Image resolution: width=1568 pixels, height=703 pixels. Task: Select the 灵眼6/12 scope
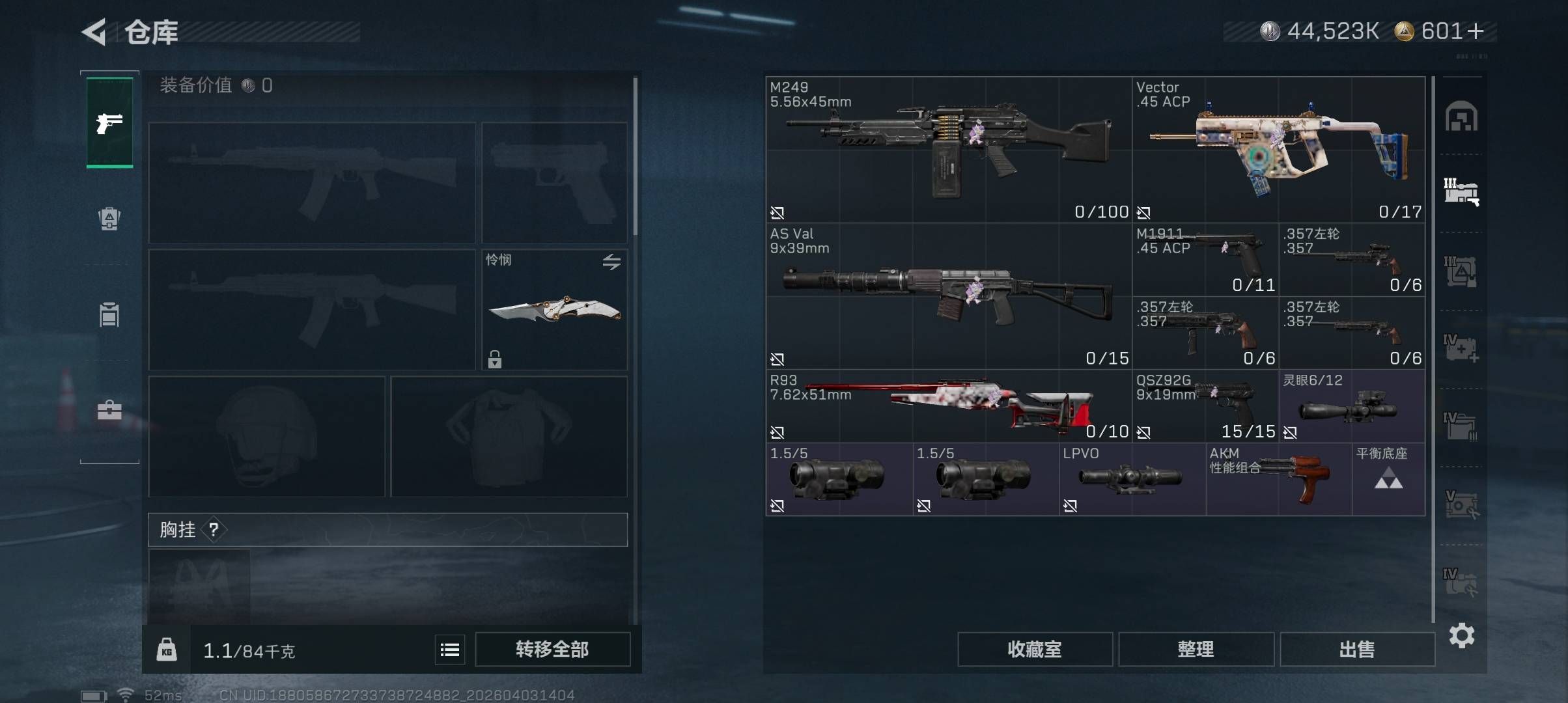(1351, 406)
